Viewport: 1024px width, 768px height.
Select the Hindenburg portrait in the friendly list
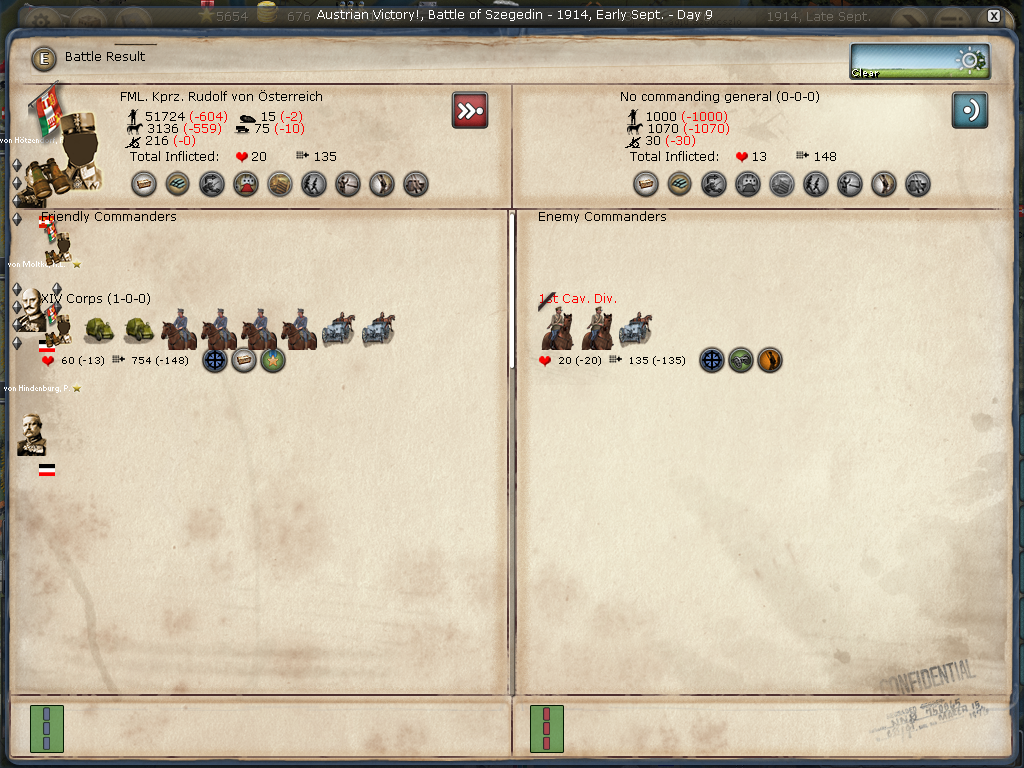pos(32,434)
